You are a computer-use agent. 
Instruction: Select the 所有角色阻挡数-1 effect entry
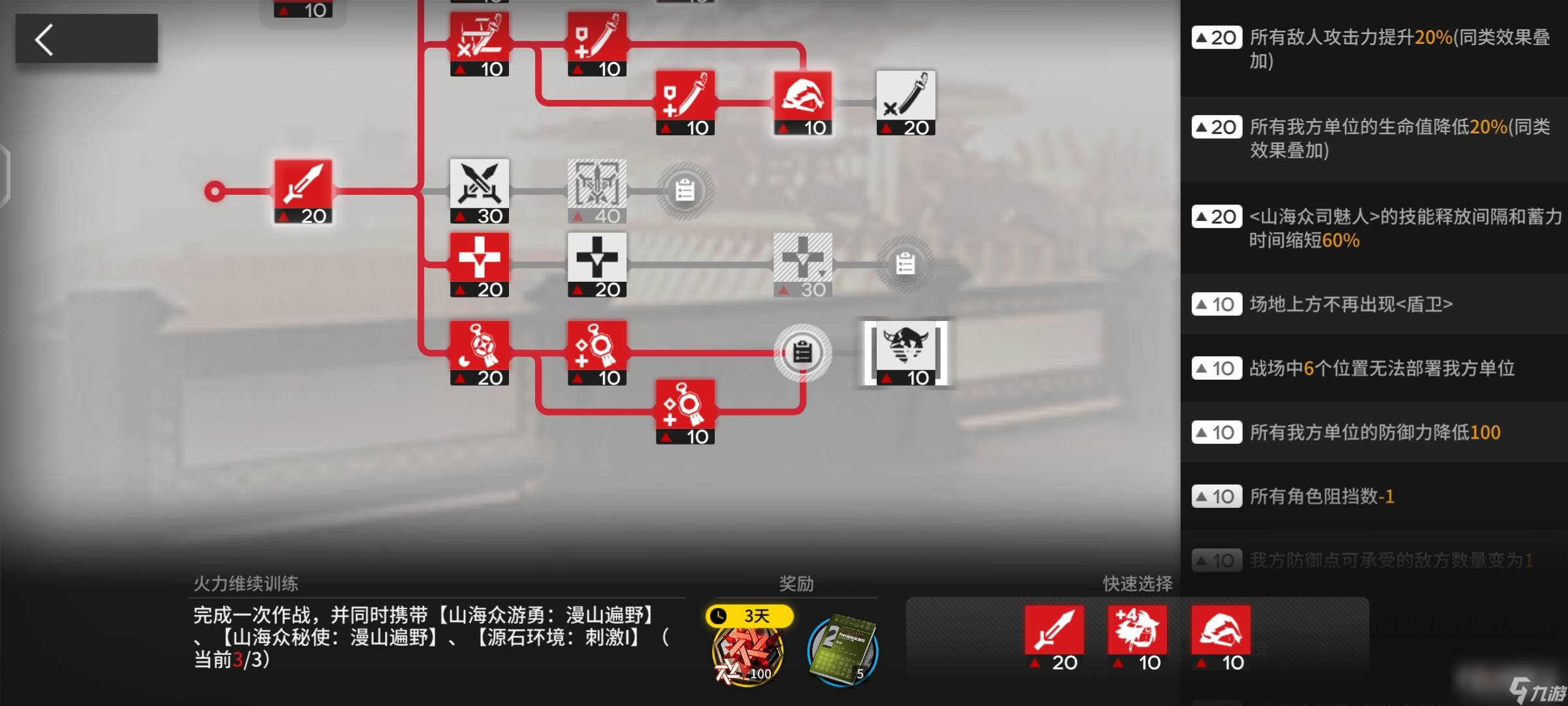click(1372, 496)
